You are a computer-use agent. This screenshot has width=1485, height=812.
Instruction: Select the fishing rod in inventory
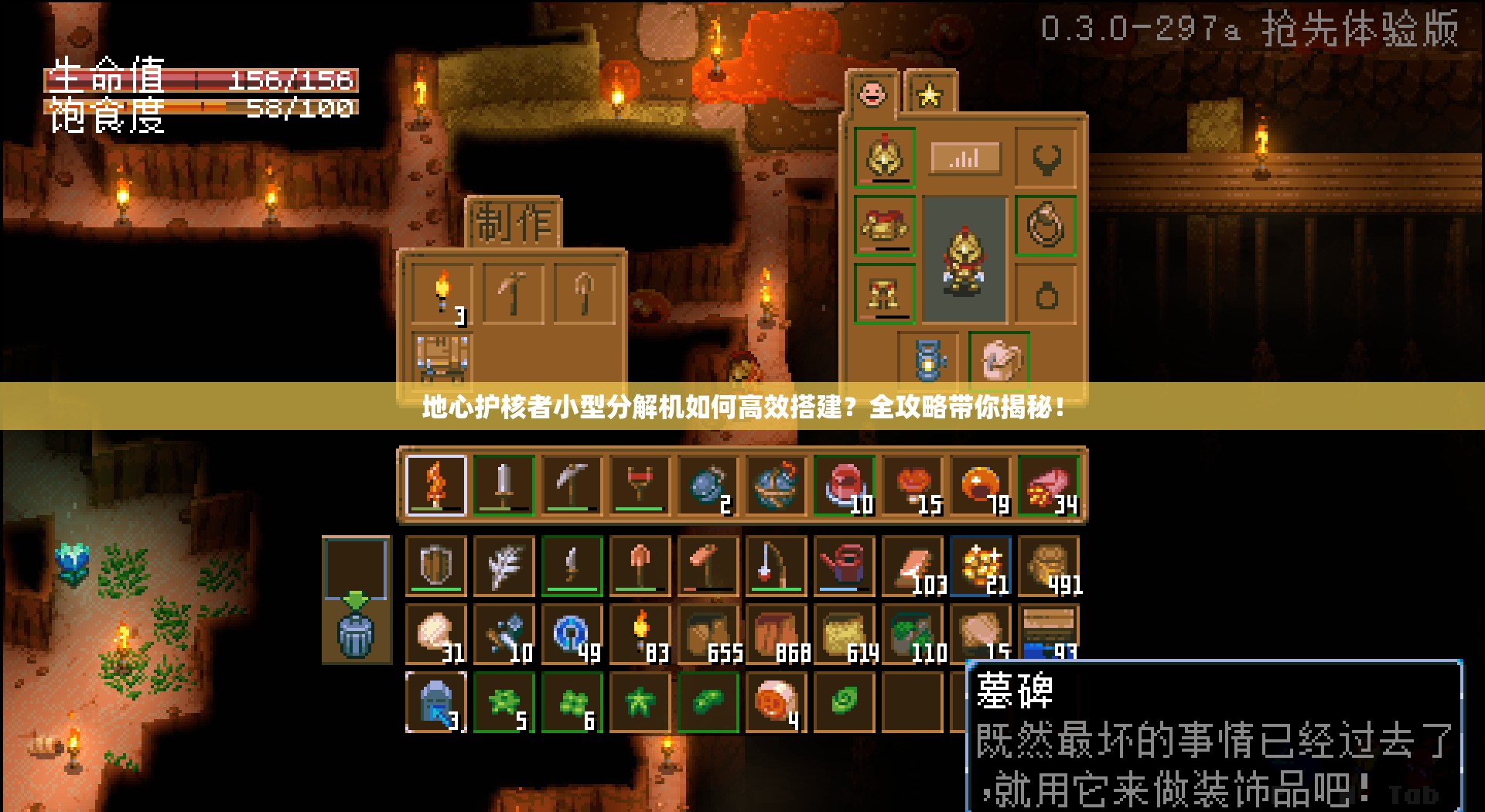[775, 565]
